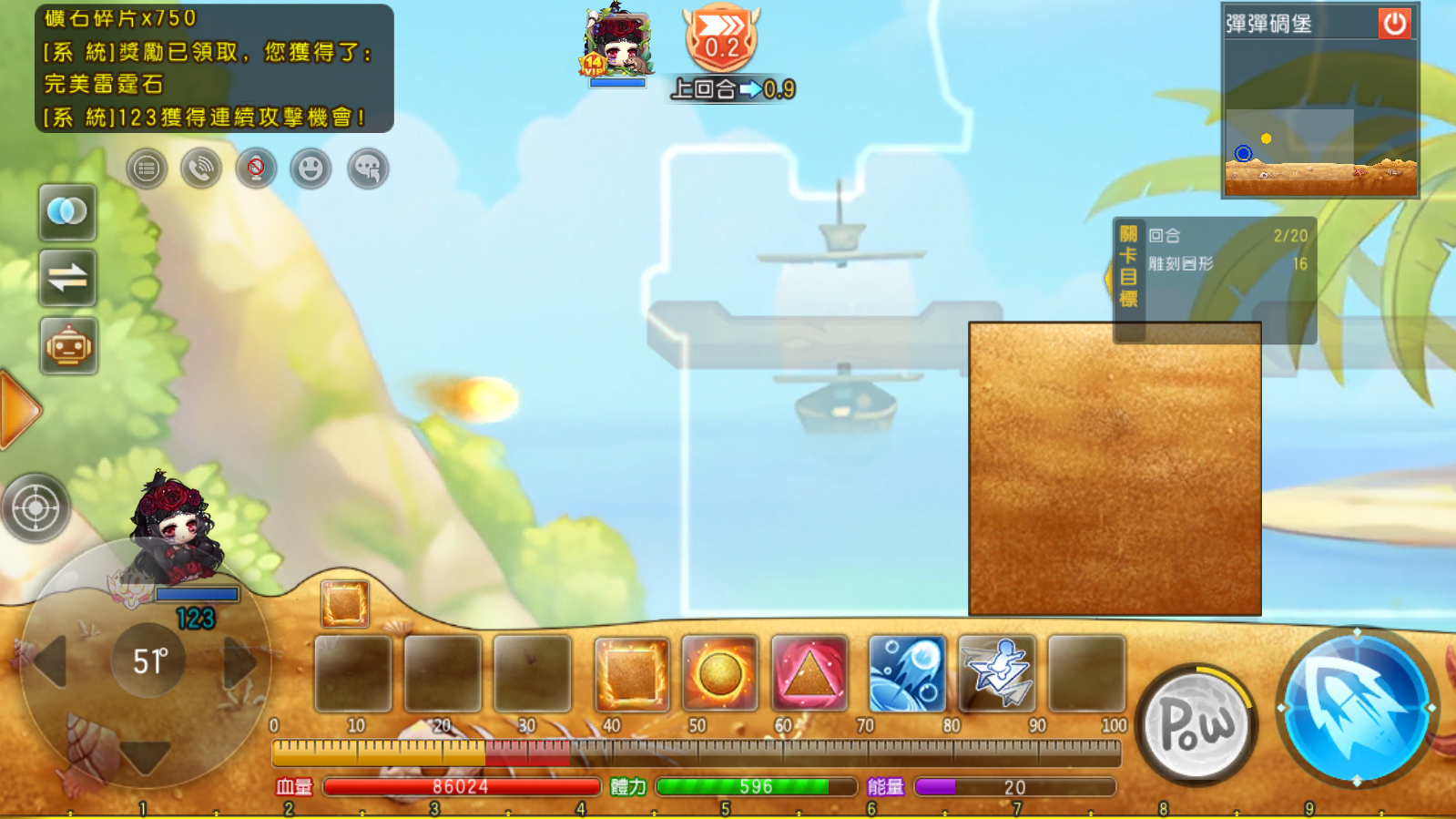Tap the phone voice call icon
1456x819 pixels.
click(201, 169)
